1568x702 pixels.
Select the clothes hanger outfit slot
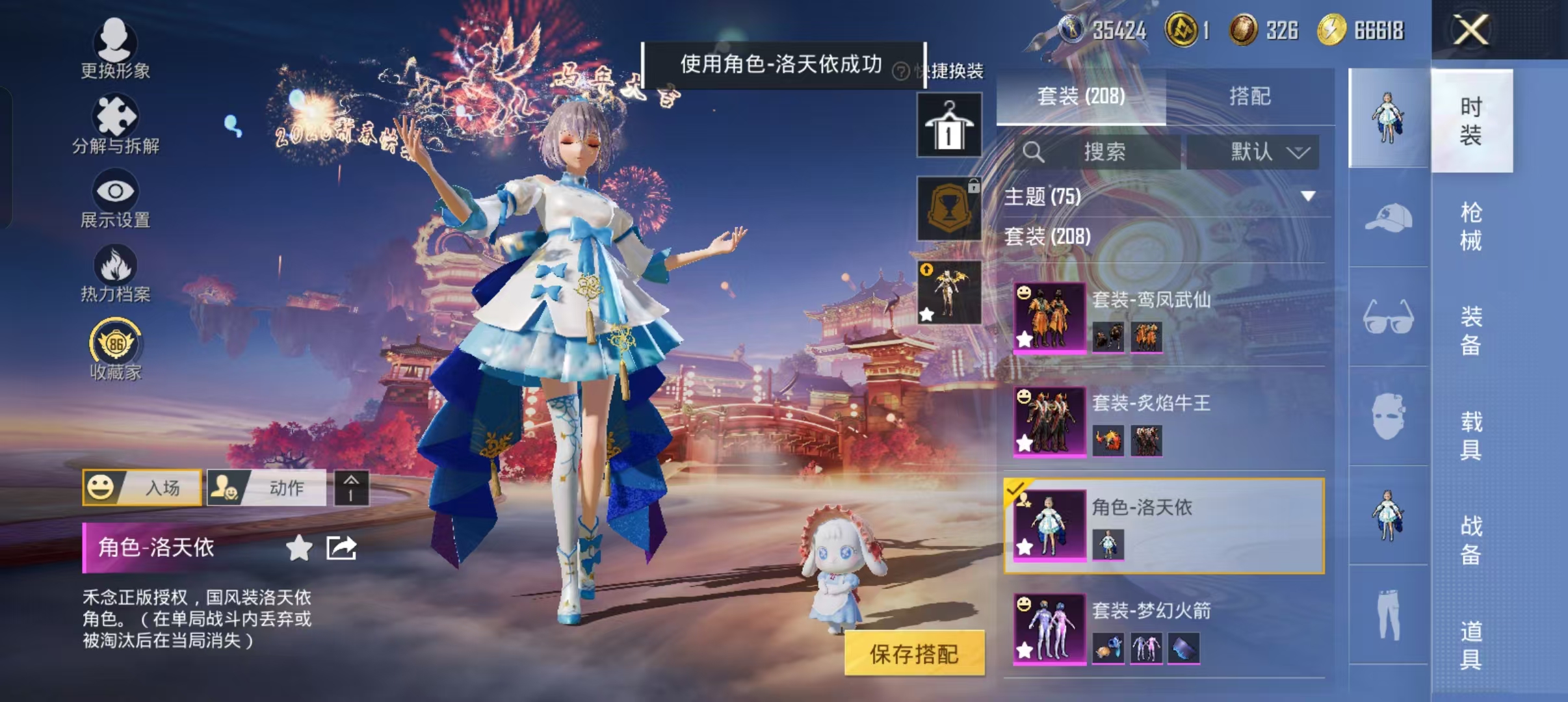point(949,123)
